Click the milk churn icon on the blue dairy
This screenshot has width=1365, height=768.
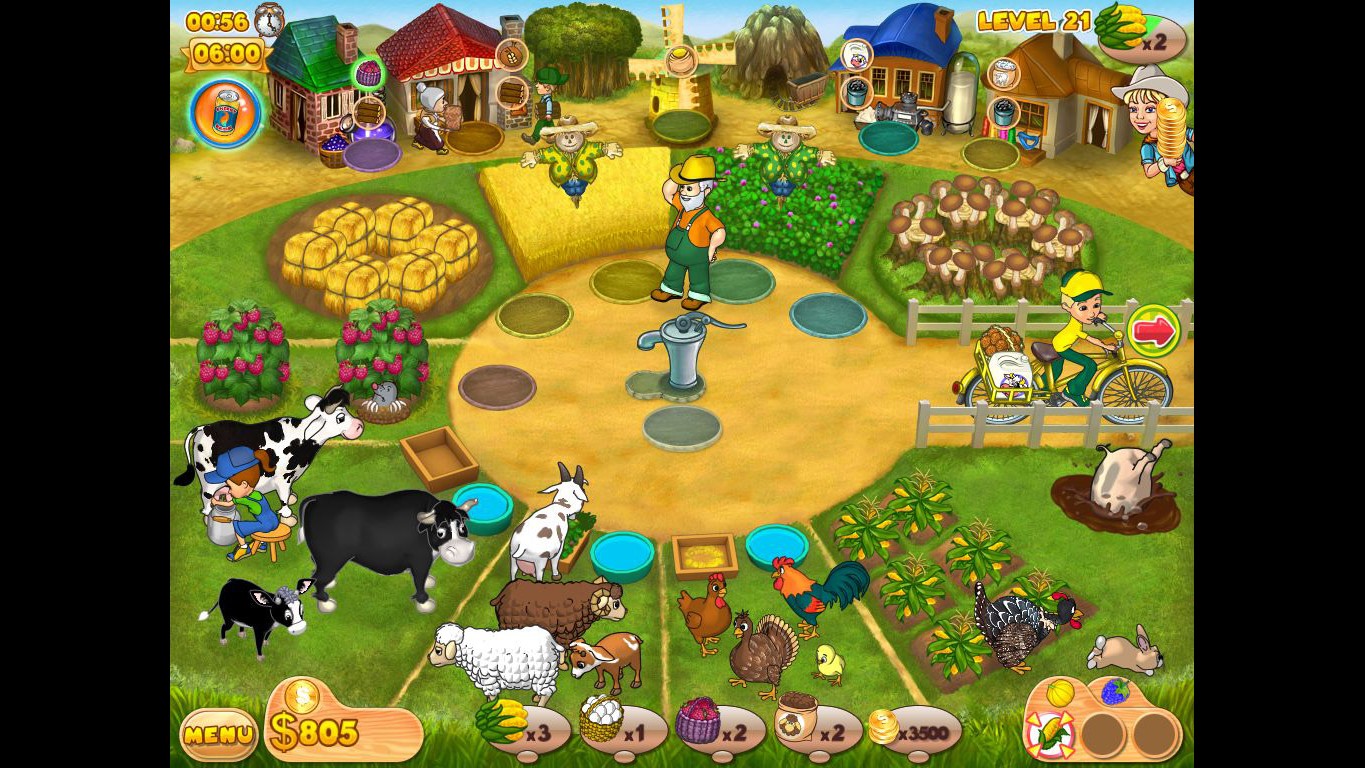point(855,56)
